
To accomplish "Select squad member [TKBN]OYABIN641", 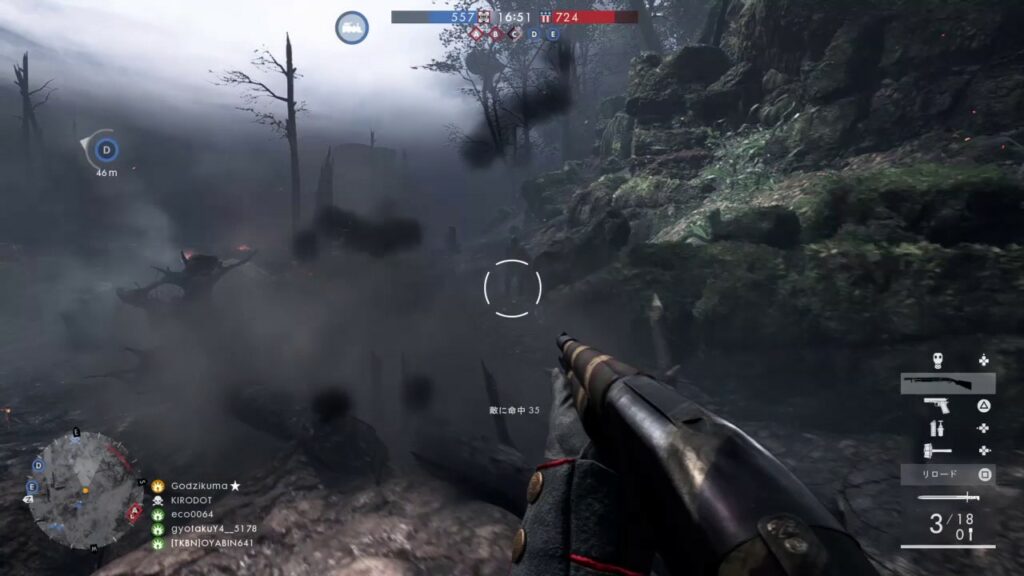I will [x=211, y=544].
